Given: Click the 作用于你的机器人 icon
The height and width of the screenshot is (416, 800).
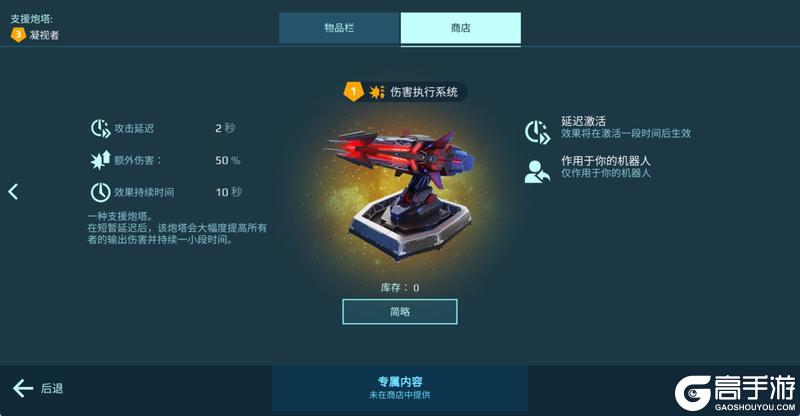Looking at the screenshot, I should [538, 171].
